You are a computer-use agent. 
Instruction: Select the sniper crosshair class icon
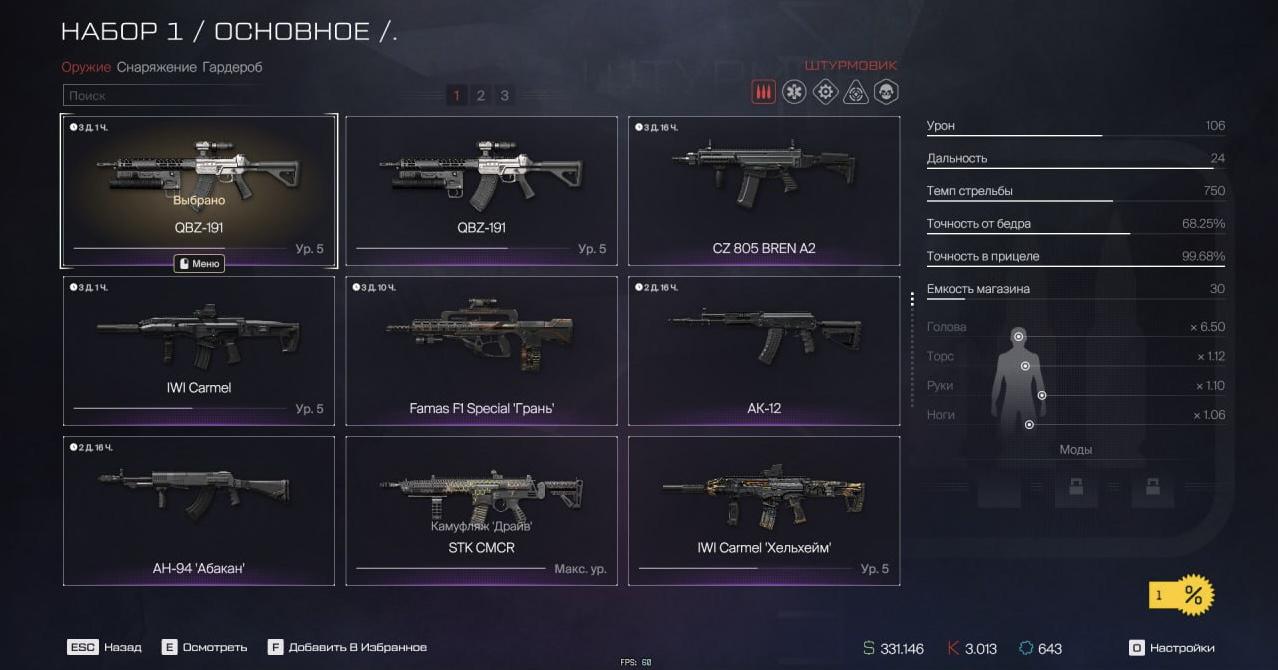pos(856,93)
